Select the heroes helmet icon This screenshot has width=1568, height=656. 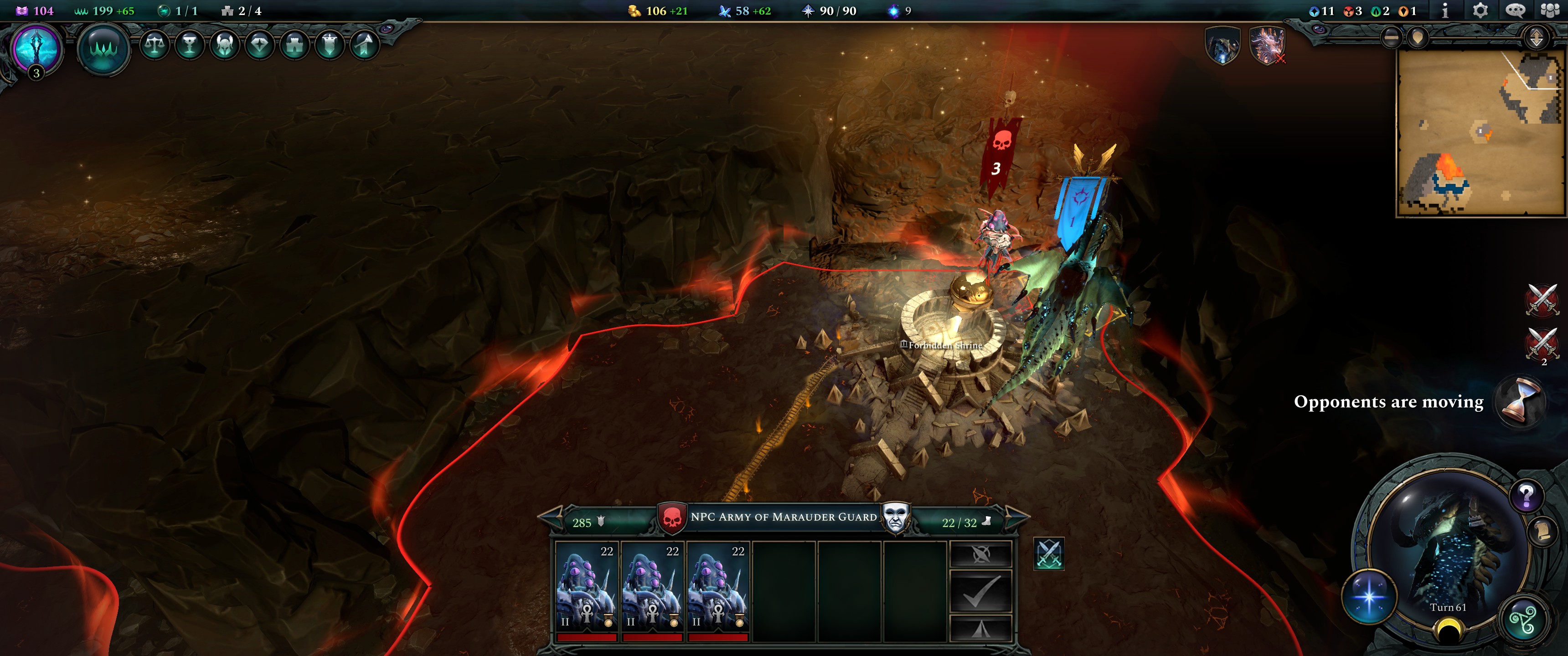[x=225, y=46]
